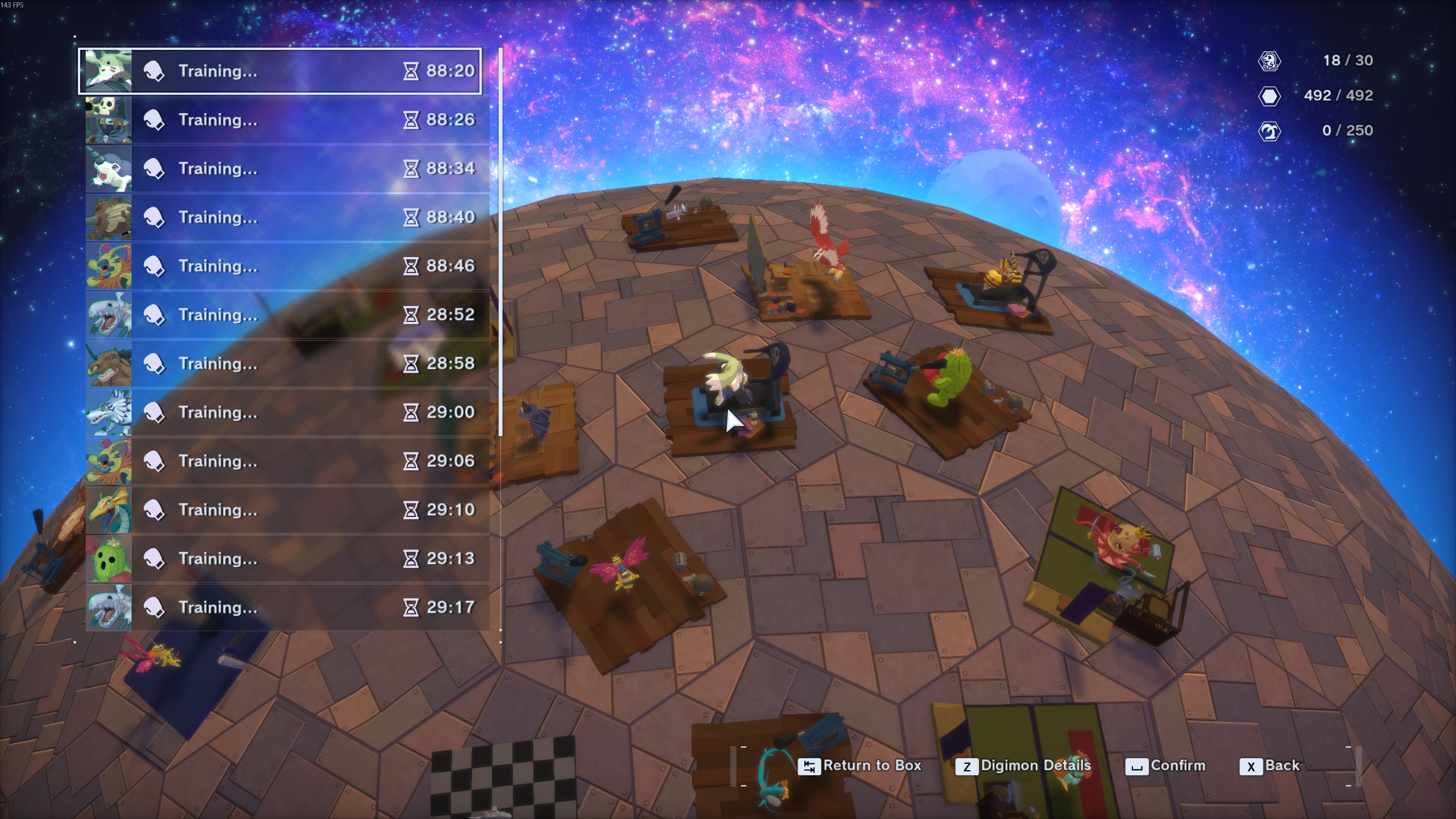Screen dimensions: 1456x819
Task: Go Back from the training list
Action: click(x=1270, y=766)
